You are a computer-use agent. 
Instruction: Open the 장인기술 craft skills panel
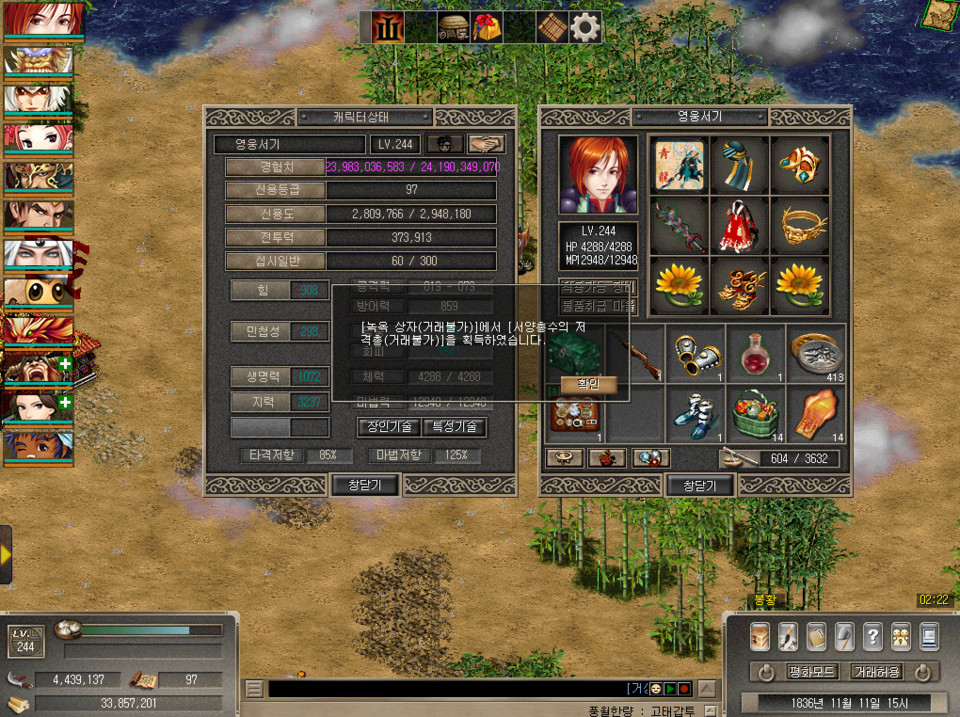pos(387,427)
